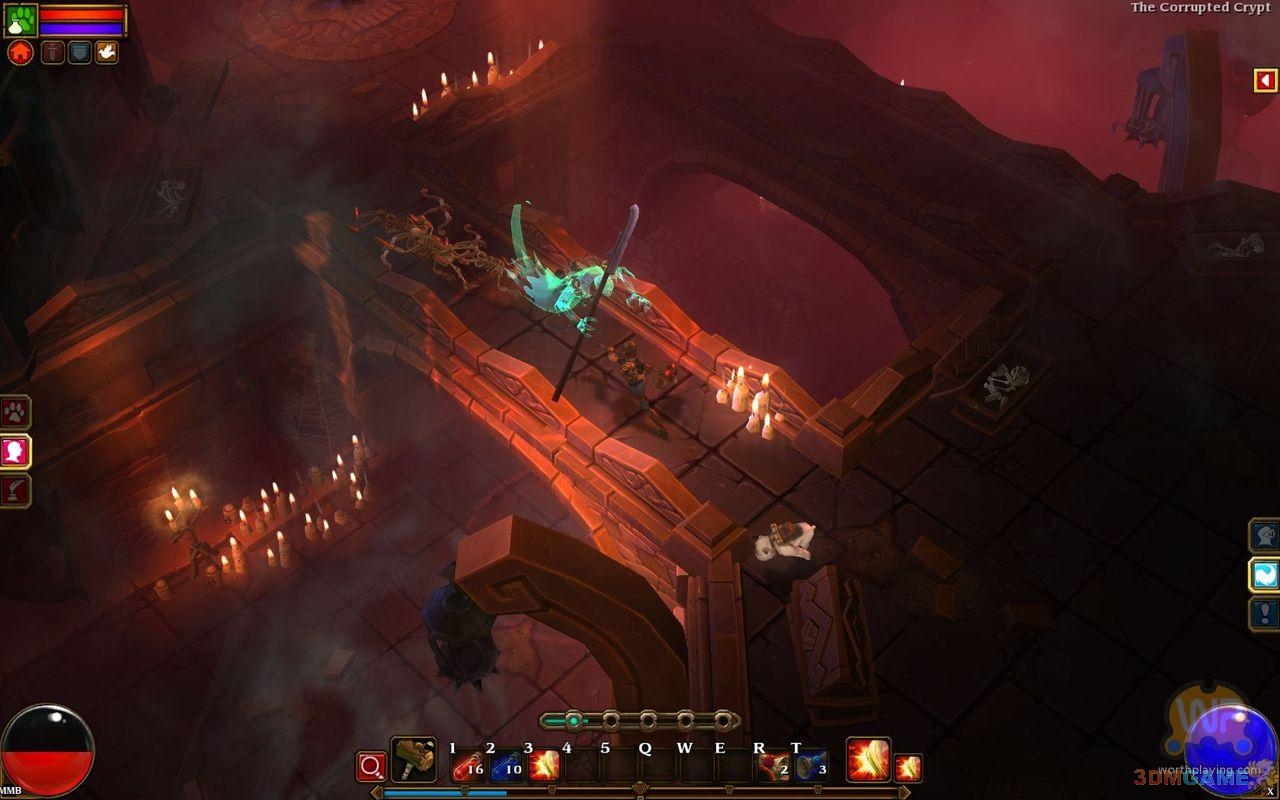This screenshot has height=800, width=1280.
Task: Open the blue swirl skills button
Action: click(x=1265, y=575)
